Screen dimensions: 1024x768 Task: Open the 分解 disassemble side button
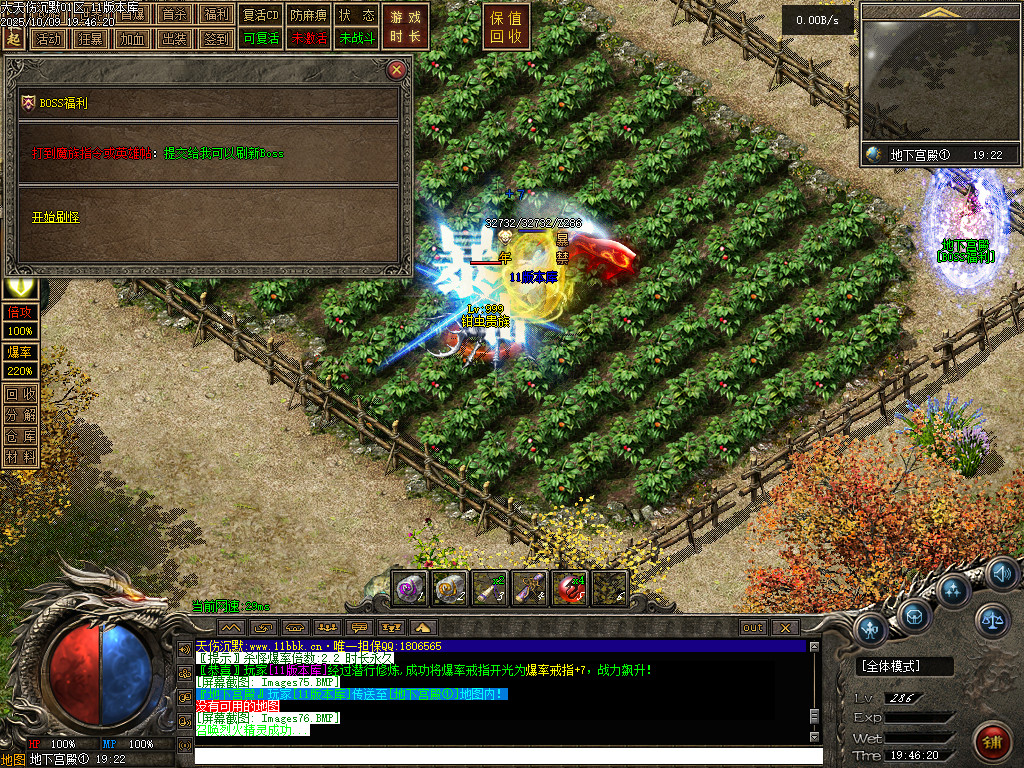21,415
